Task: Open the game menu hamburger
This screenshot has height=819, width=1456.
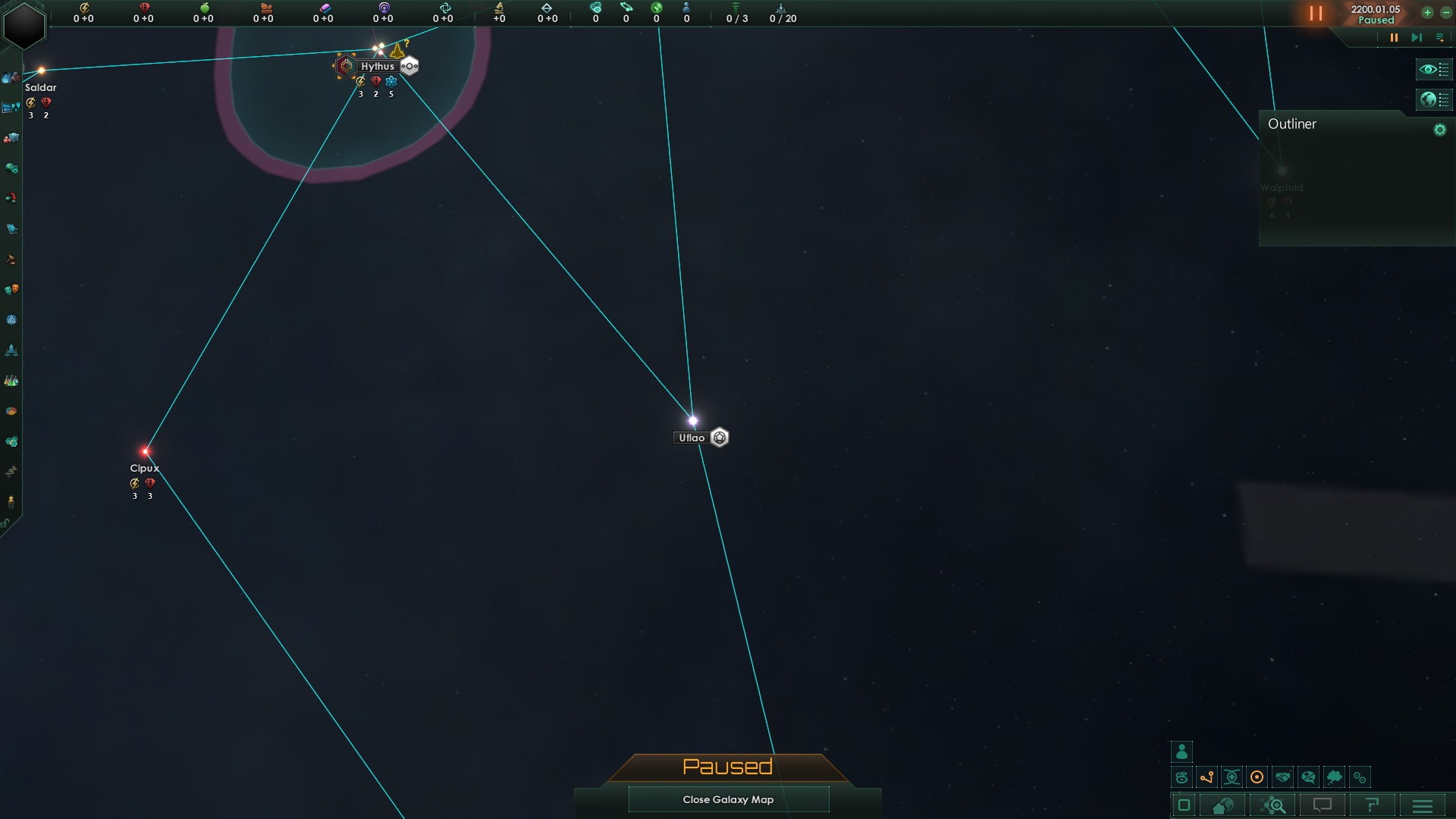Action: pos(1422,806)
